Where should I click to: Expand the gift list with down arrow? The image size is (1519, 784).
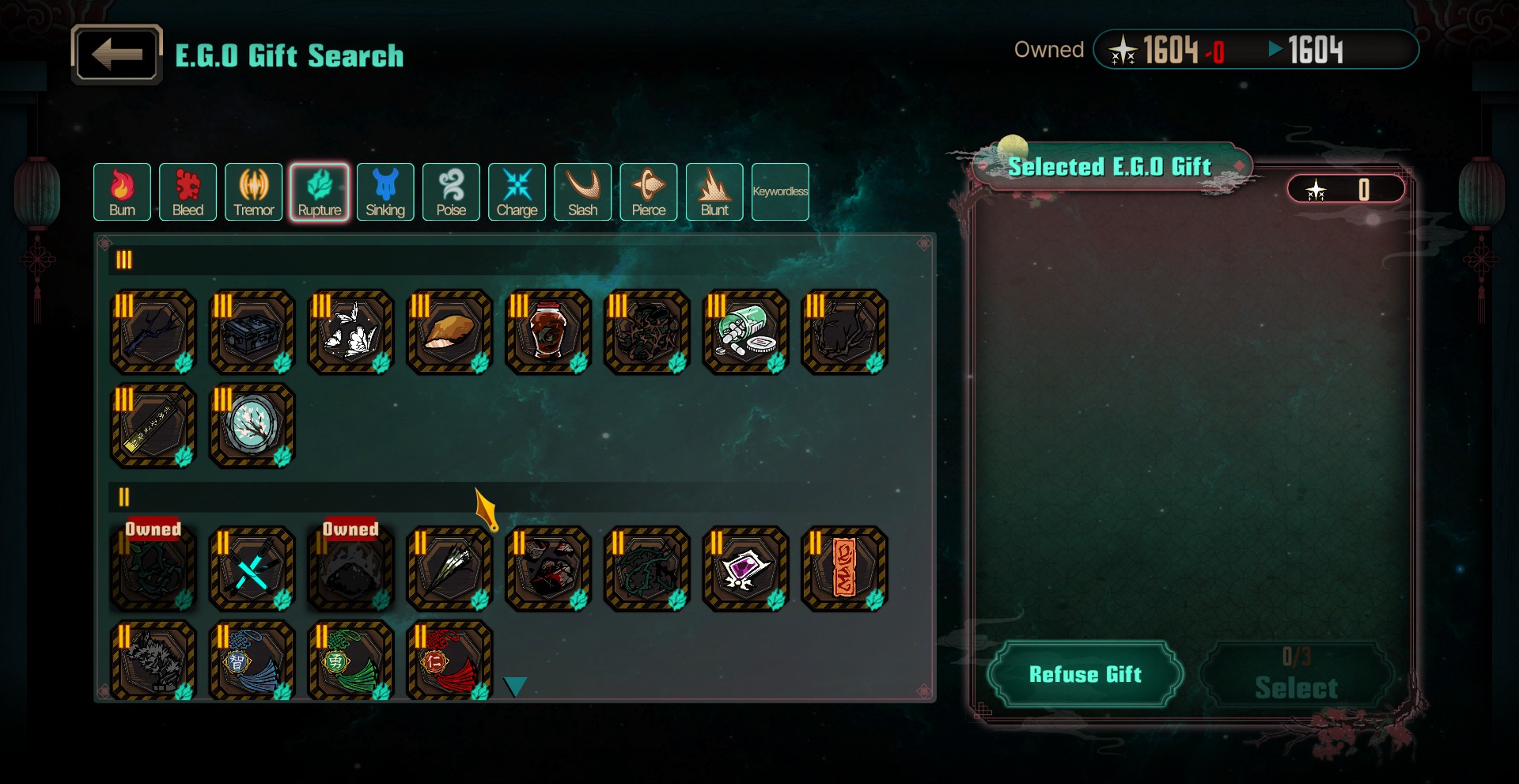coord(515,687)
